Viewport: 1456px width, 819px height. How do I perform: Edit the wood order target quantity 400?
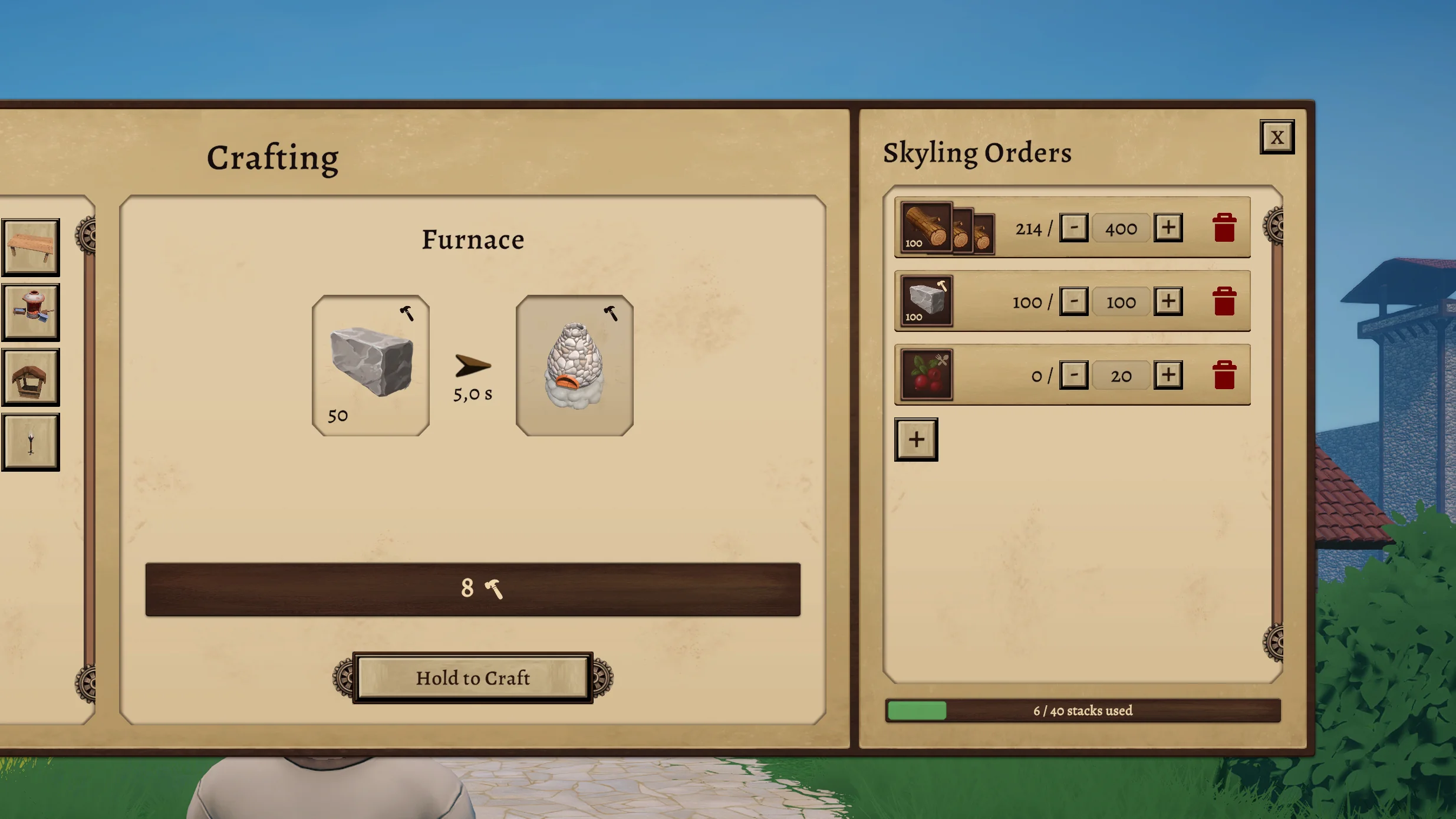[x=1121, y=228]
